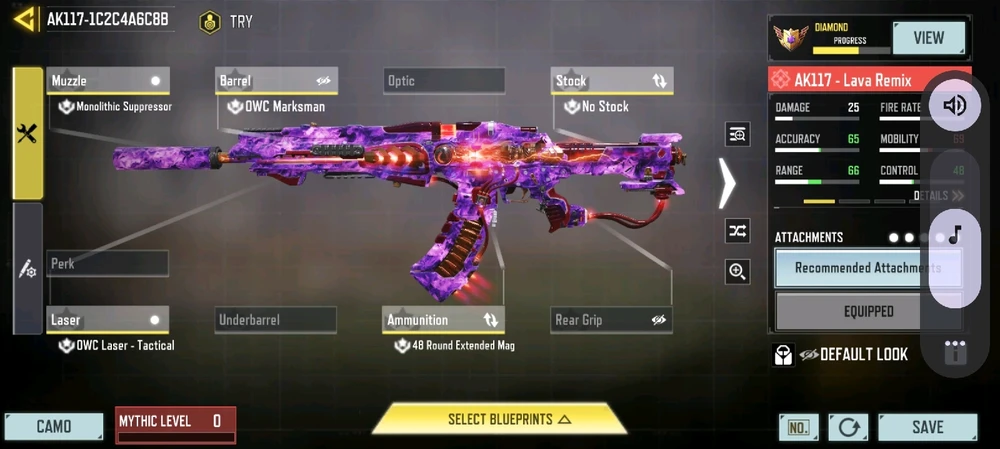Reset attachments with the circular arrow button
1000x449 pixels.
click(848, 427)
